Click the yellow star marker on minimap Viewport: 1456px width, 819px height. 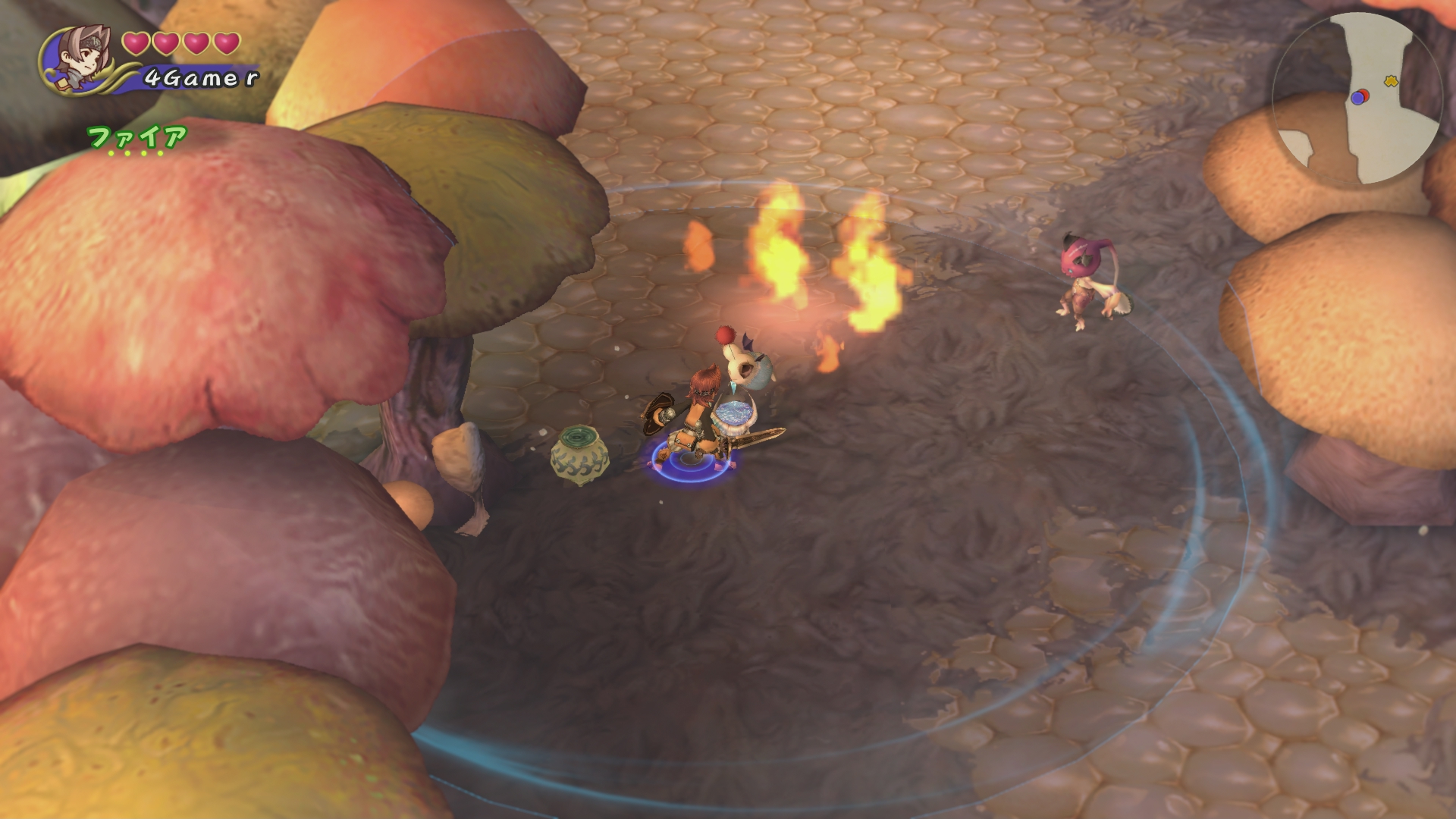pos(1391,80)
